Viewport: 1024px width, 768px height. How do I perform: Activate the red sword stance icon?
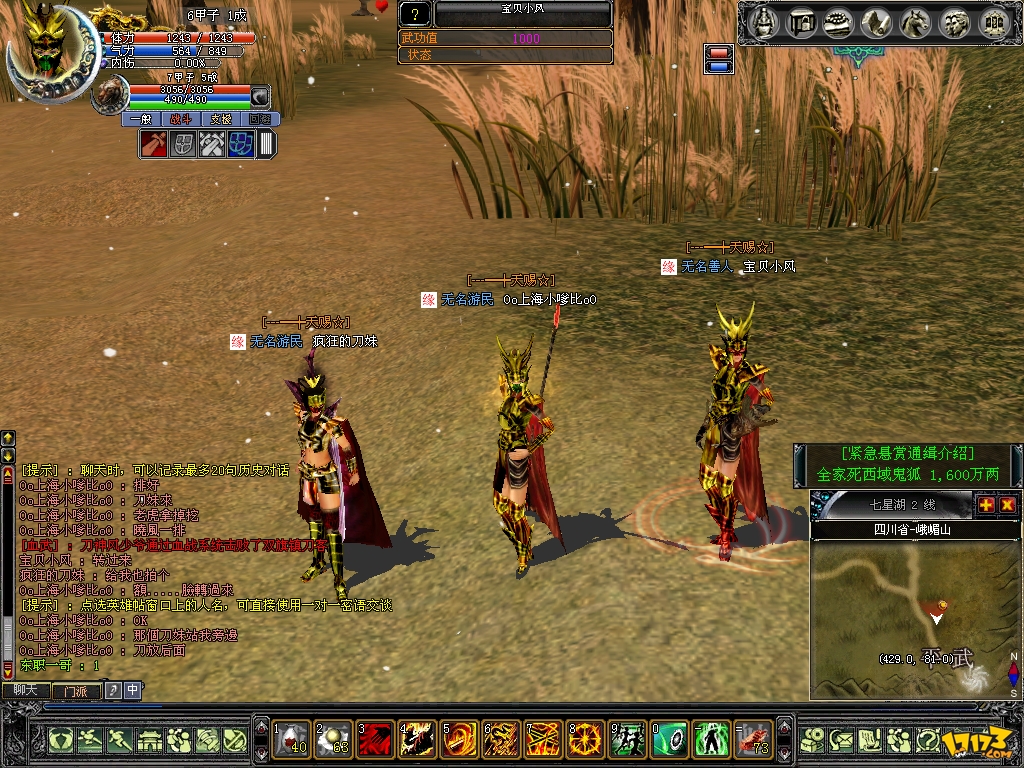pyautogui.click(x=153, y=144)
